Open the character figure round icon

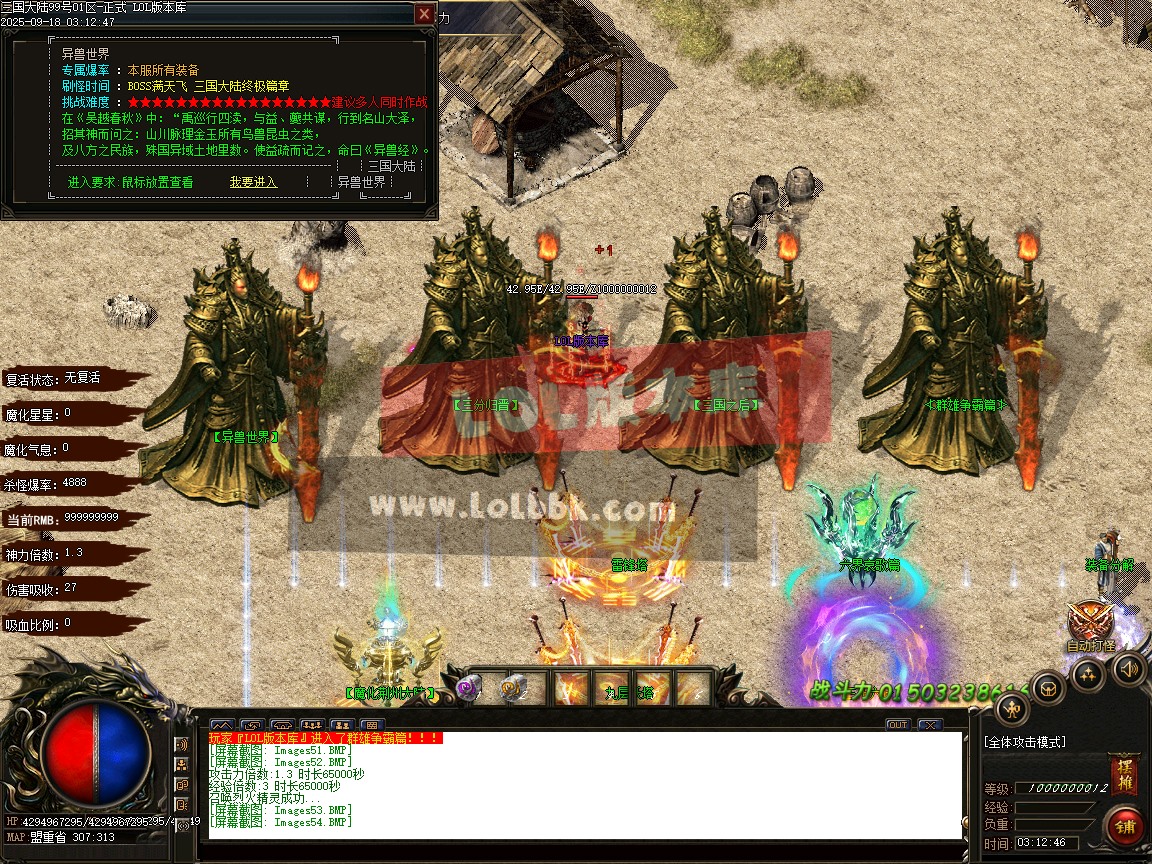1013,709
